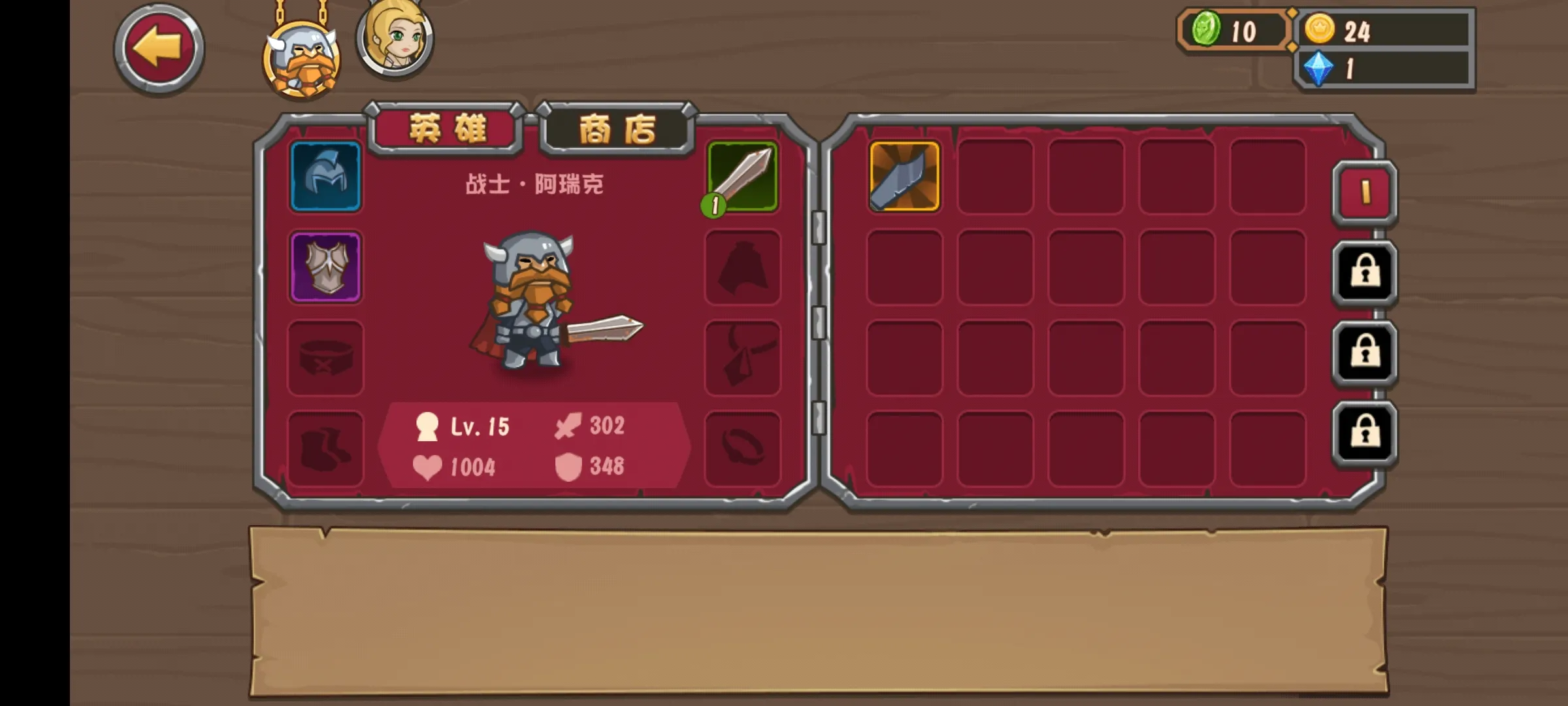Open the 商店 tab
Image resolution: width=1568 pixels, height=706 pixels.
point(616,129)
